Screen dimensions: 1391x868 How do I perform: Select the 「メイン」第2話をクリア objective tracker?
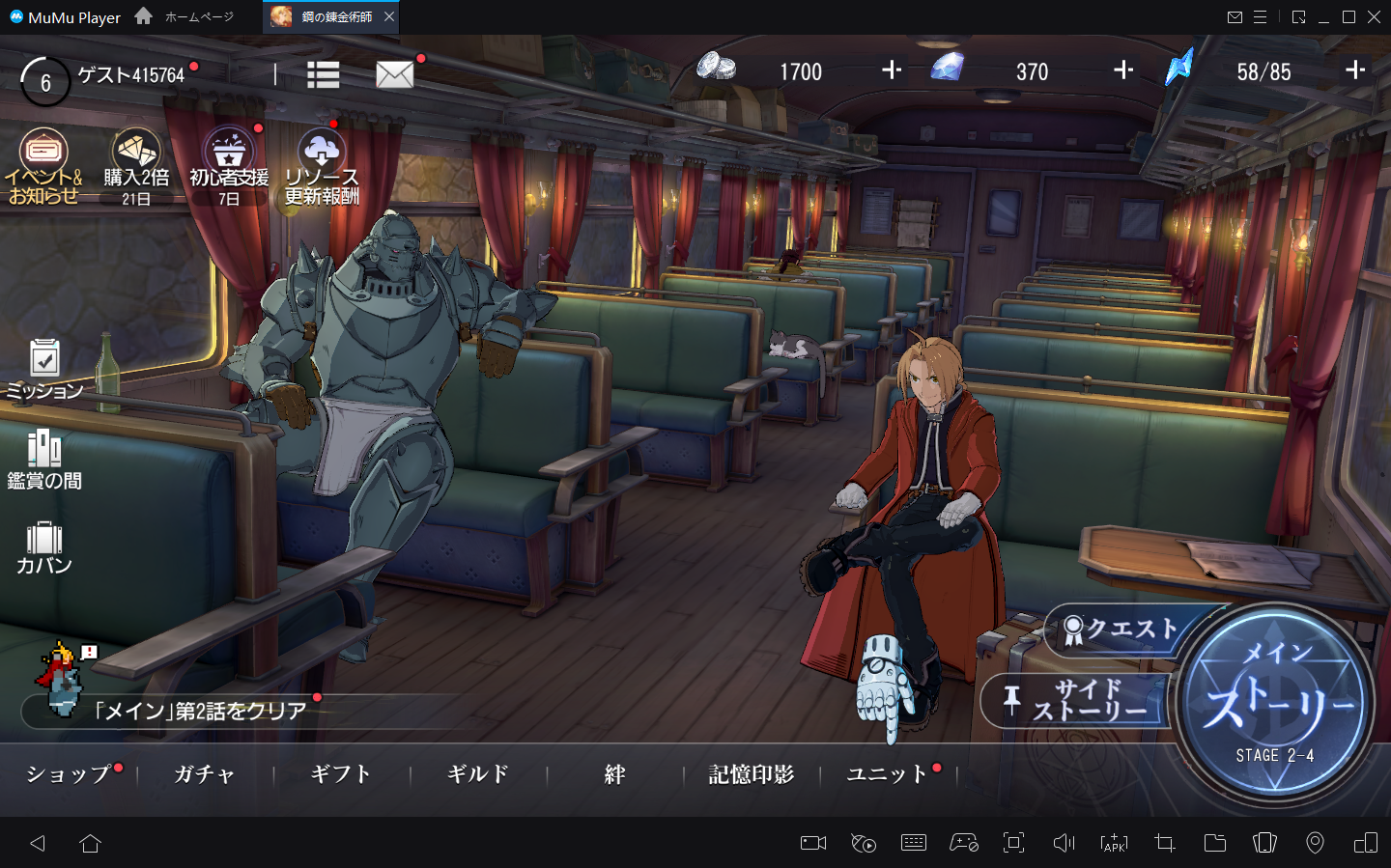(200, 712)
